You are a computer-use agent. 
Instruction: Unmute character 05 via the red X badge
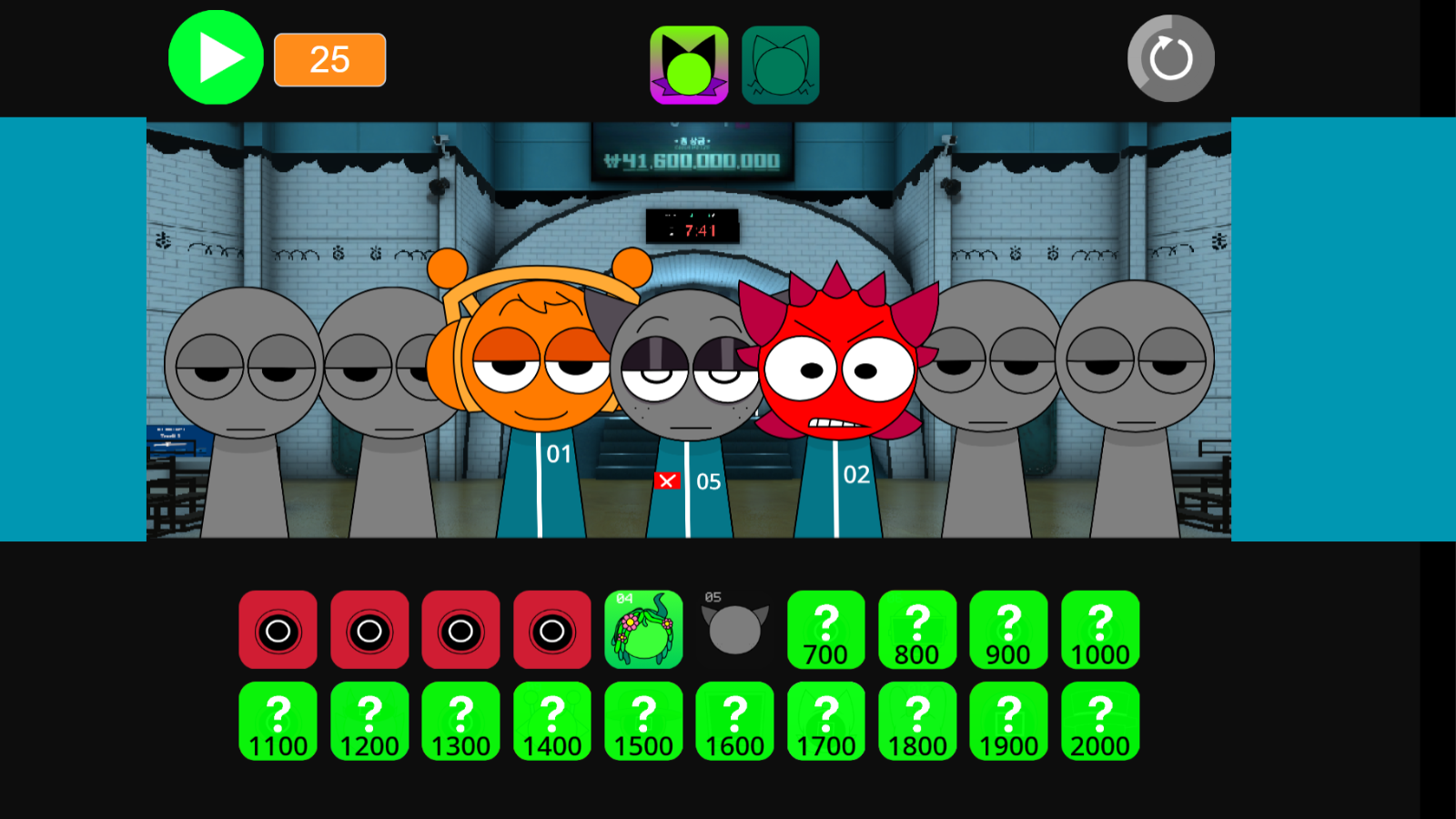tap(667, 480)
